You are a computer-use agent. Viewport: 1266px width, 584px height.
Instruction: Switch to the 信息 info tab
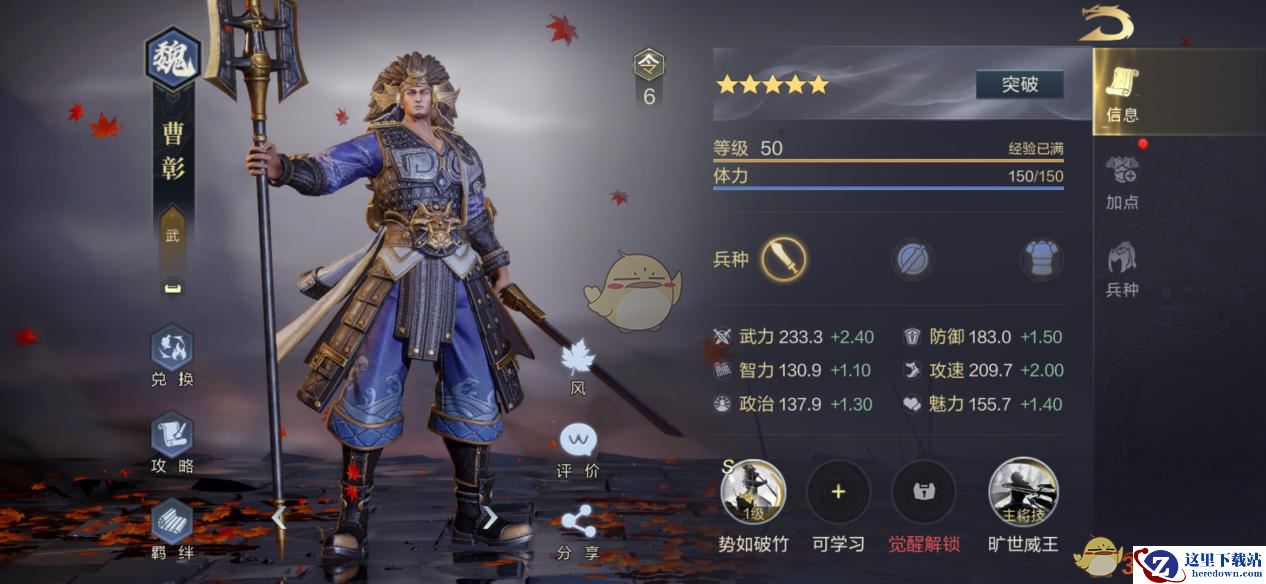tap(1122, 94)
